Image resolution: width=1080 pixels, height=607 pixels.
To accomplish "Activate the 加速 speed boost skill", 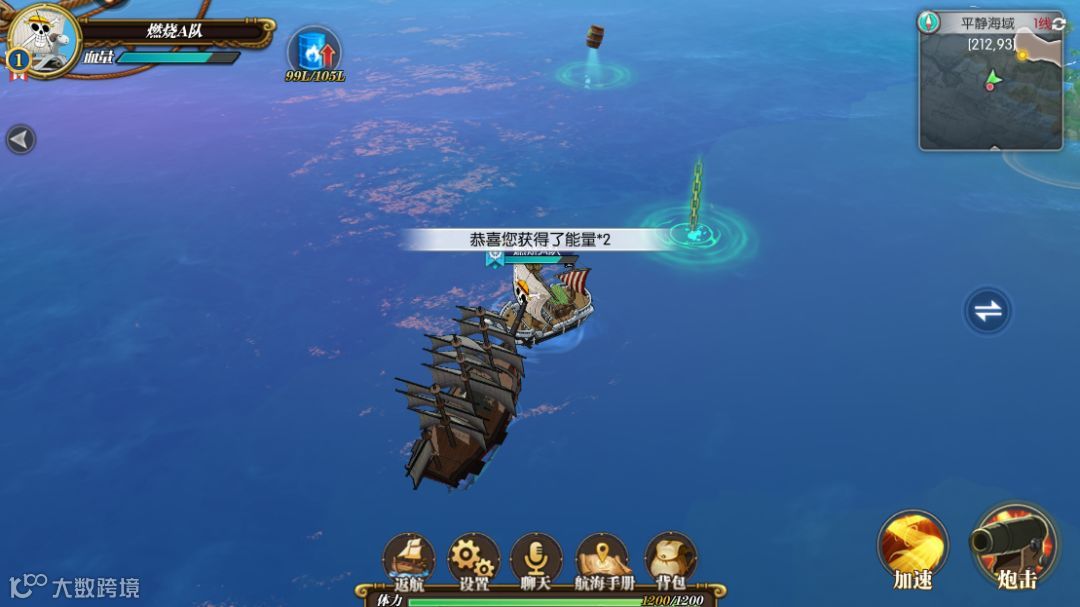I will (x=912, y=548).
